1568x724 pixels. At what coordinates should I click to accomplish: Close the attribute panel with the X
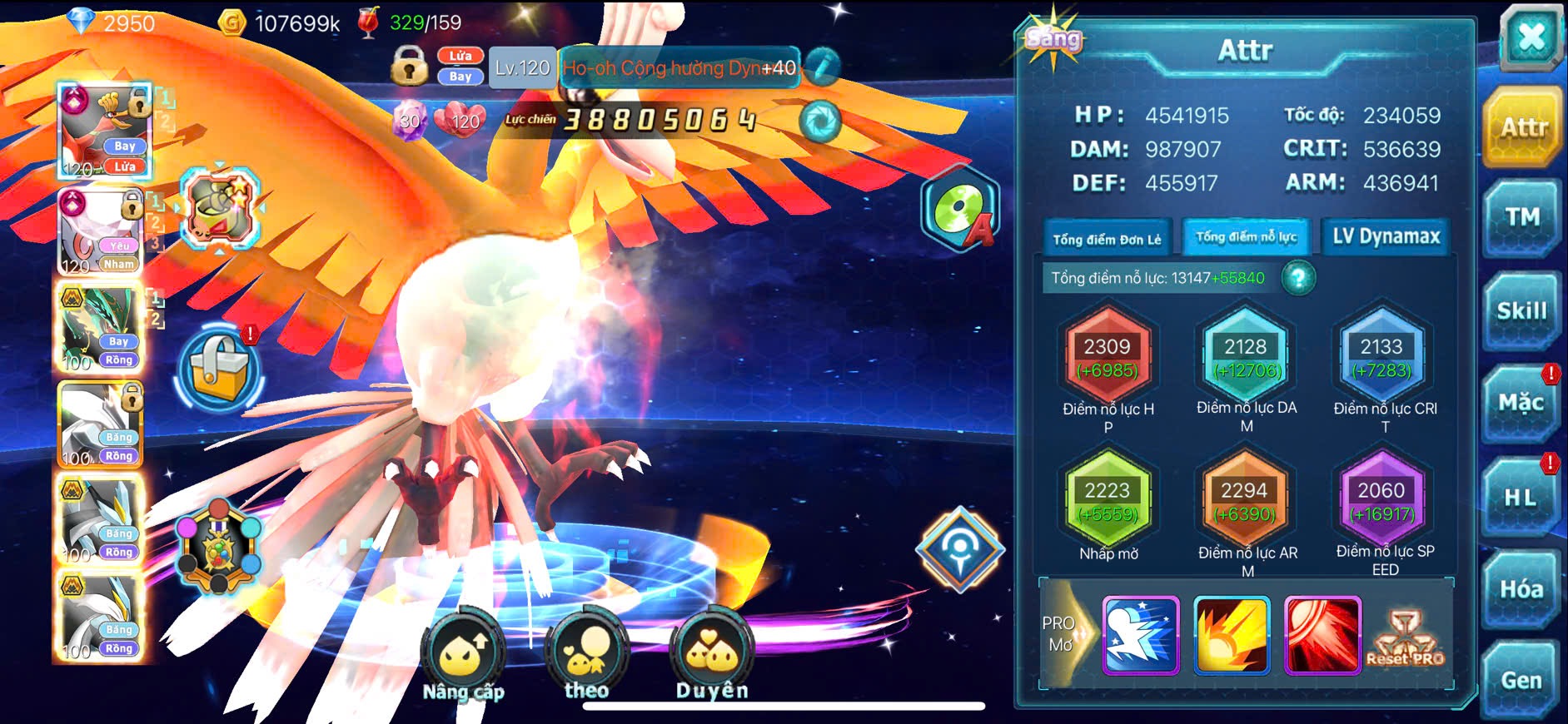click(1531, 37)
